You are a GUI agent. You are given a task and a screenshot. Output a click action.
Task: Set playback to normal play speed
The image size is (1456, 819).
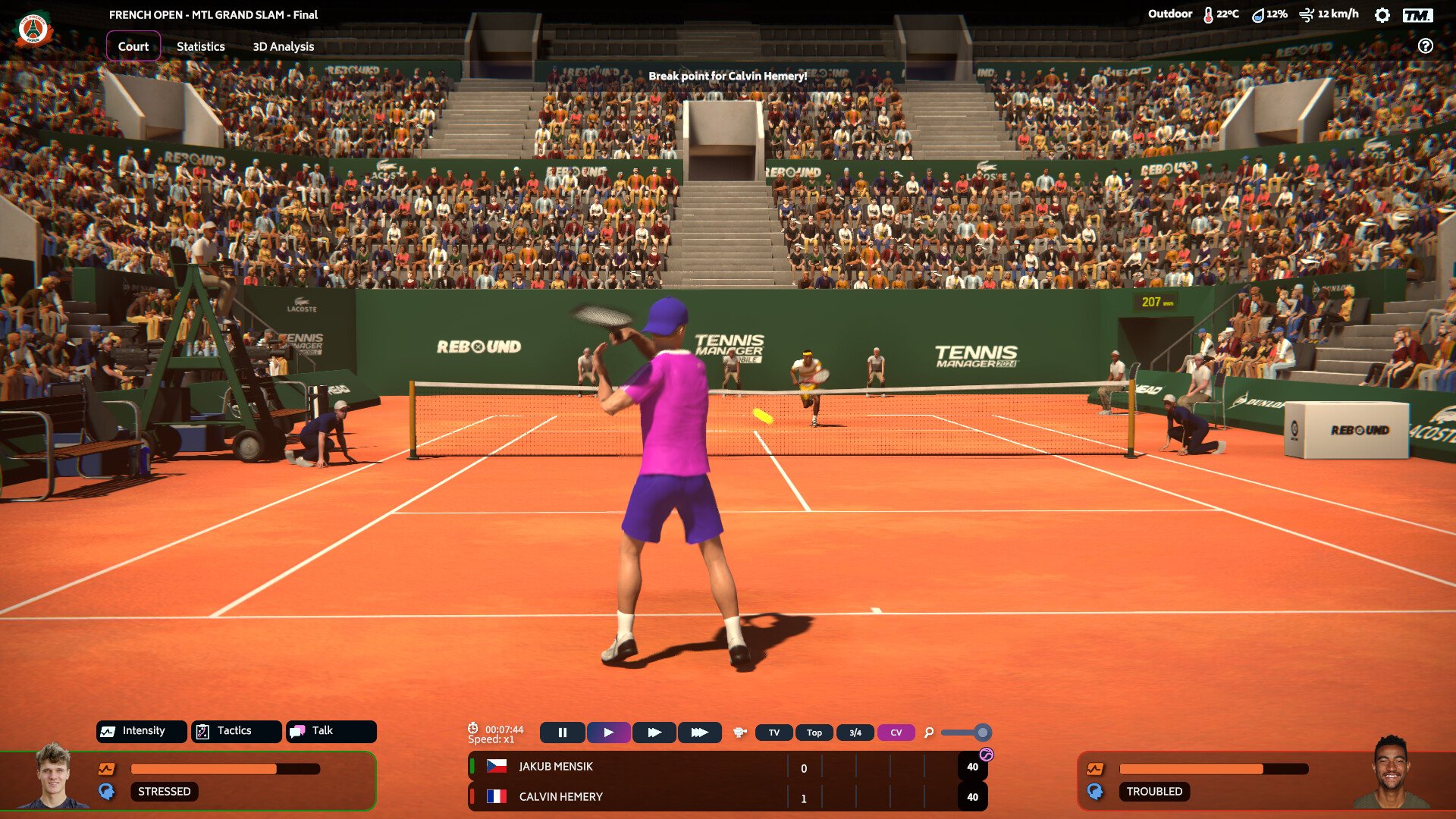608,733
